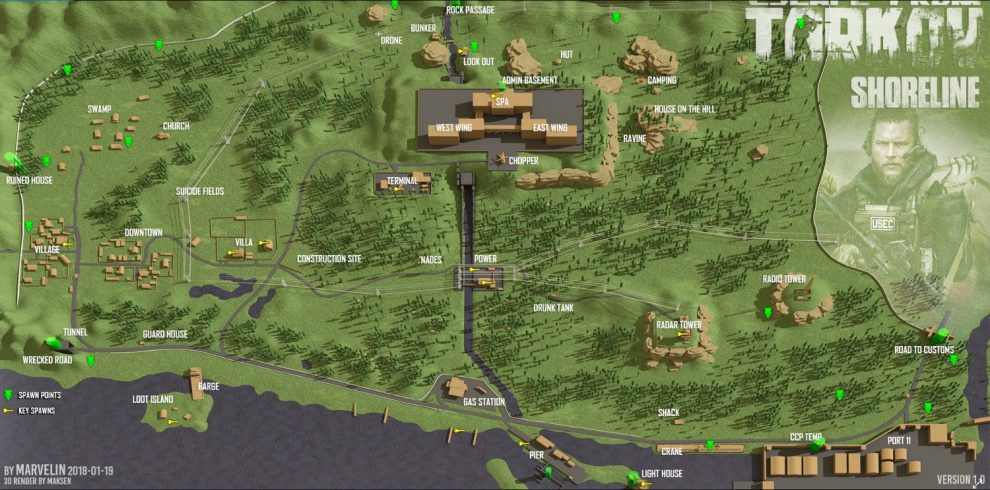This screenshot has height=490, width=990.
Task: Click the Loot Island label
Action: [152, 399]
